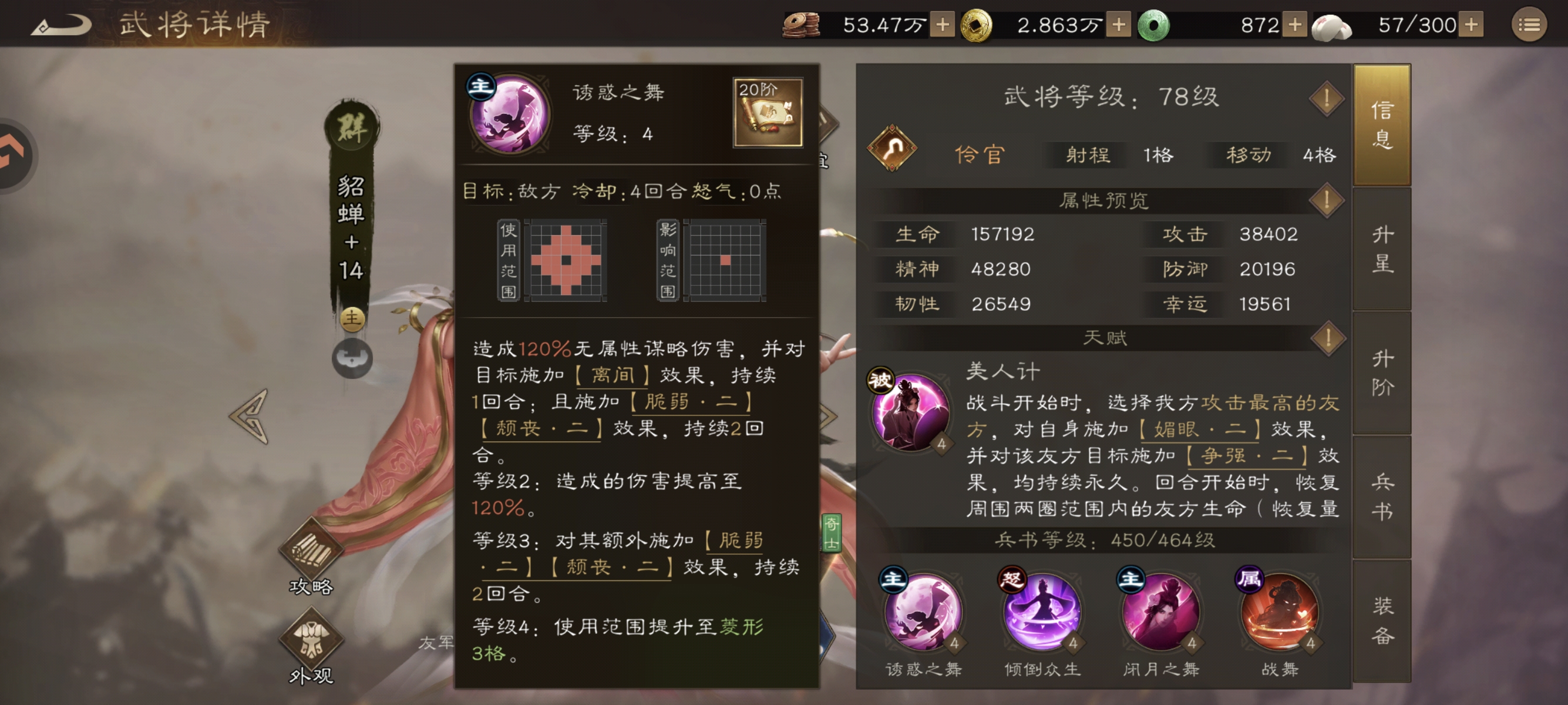This screenshot has height=705, width=1568.
Task: Switch to the 升星 tab
Action: point(1382,249)
